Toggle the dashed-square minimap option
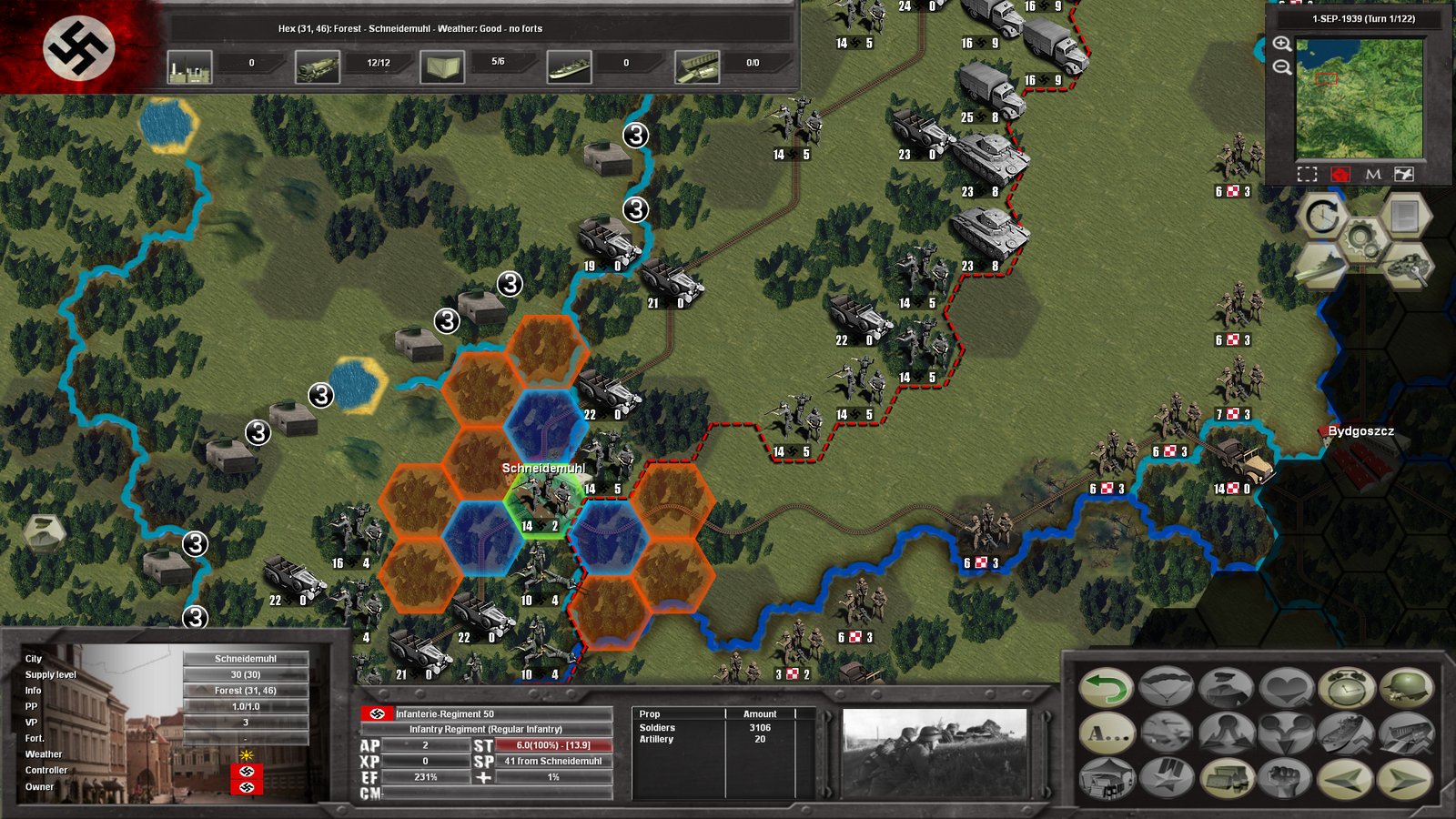1456x819 pixels. pyautogui.click(x=1307, y=174)
